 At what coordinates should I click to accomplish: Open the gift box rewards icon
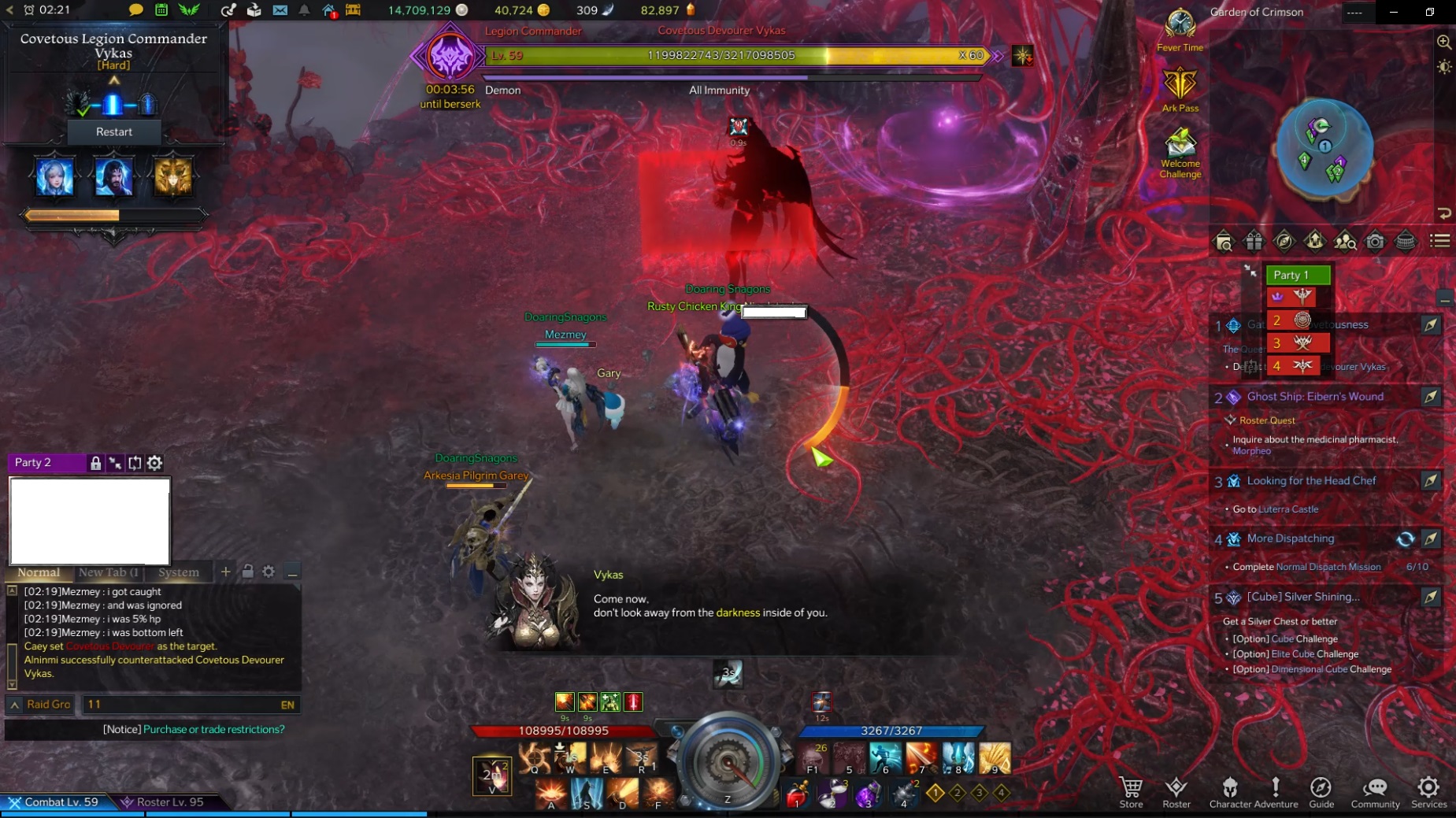coord(1254,242)
